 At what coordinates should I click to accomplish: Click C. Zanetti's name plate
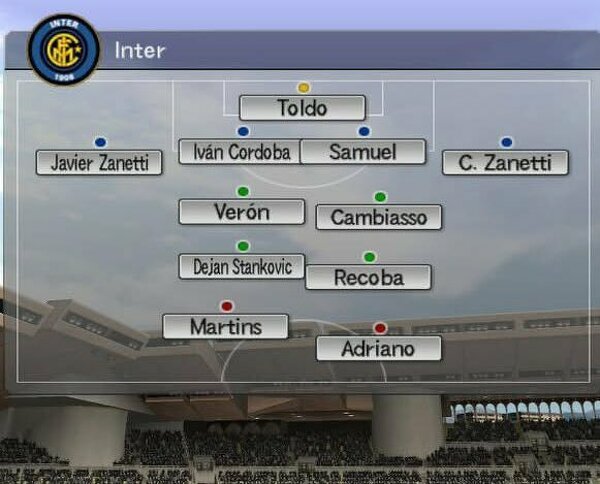coord(505,163)
